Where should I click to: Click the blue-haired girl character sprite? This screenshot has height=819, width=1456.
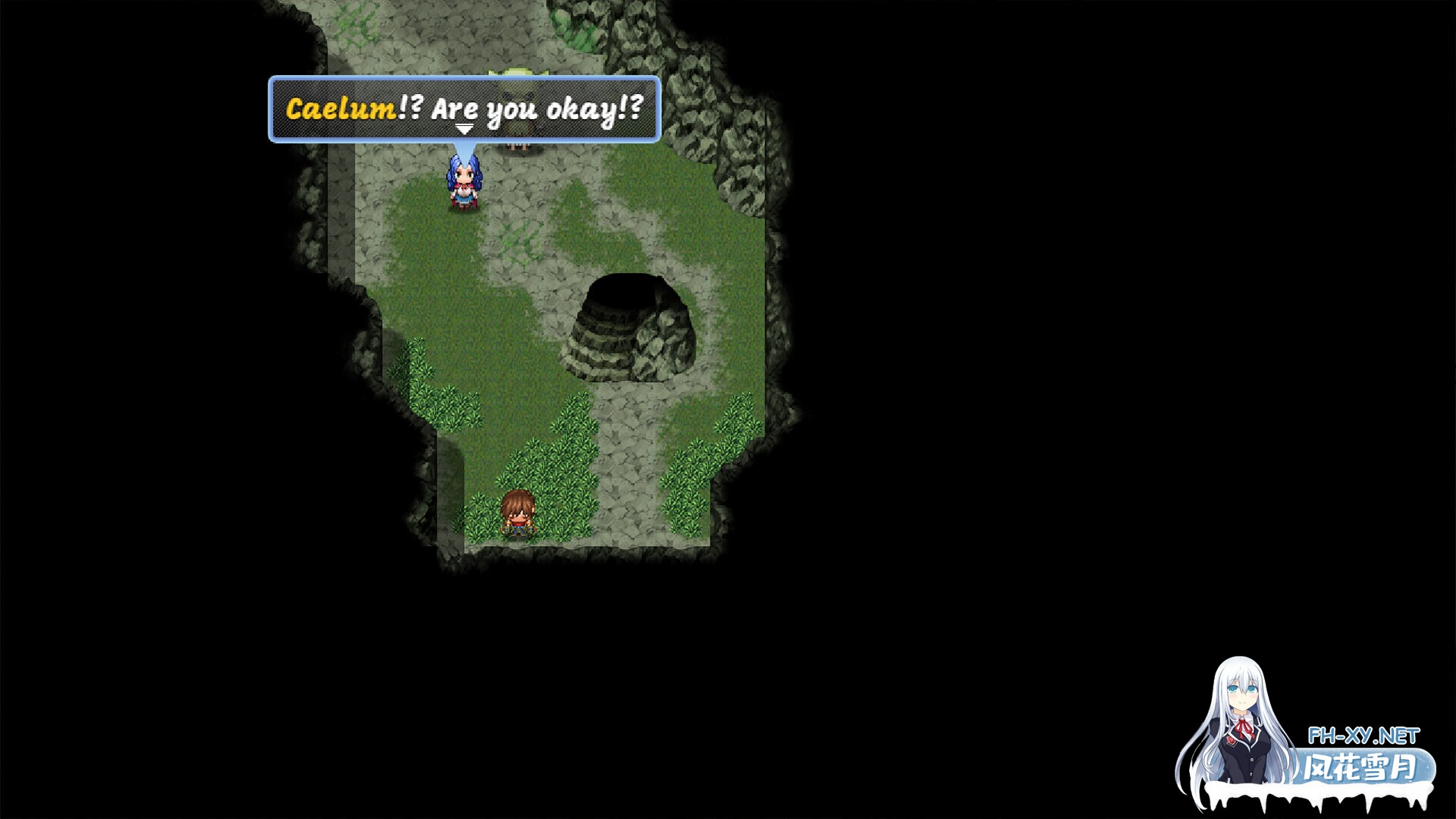463,184
